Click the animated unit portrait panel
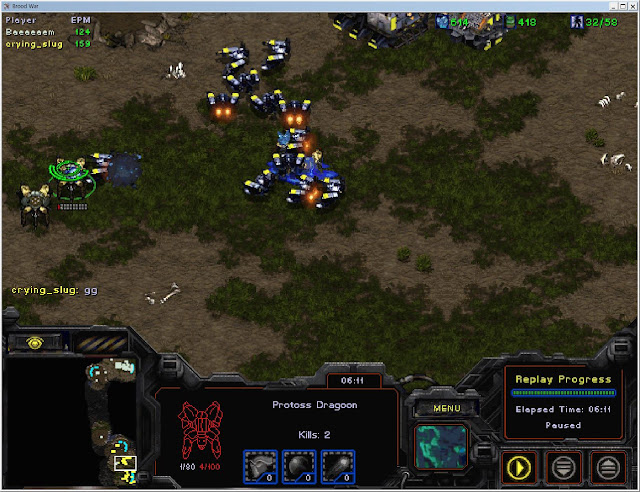The width and height of the screenshot is (640, 492). pos(441,446)
